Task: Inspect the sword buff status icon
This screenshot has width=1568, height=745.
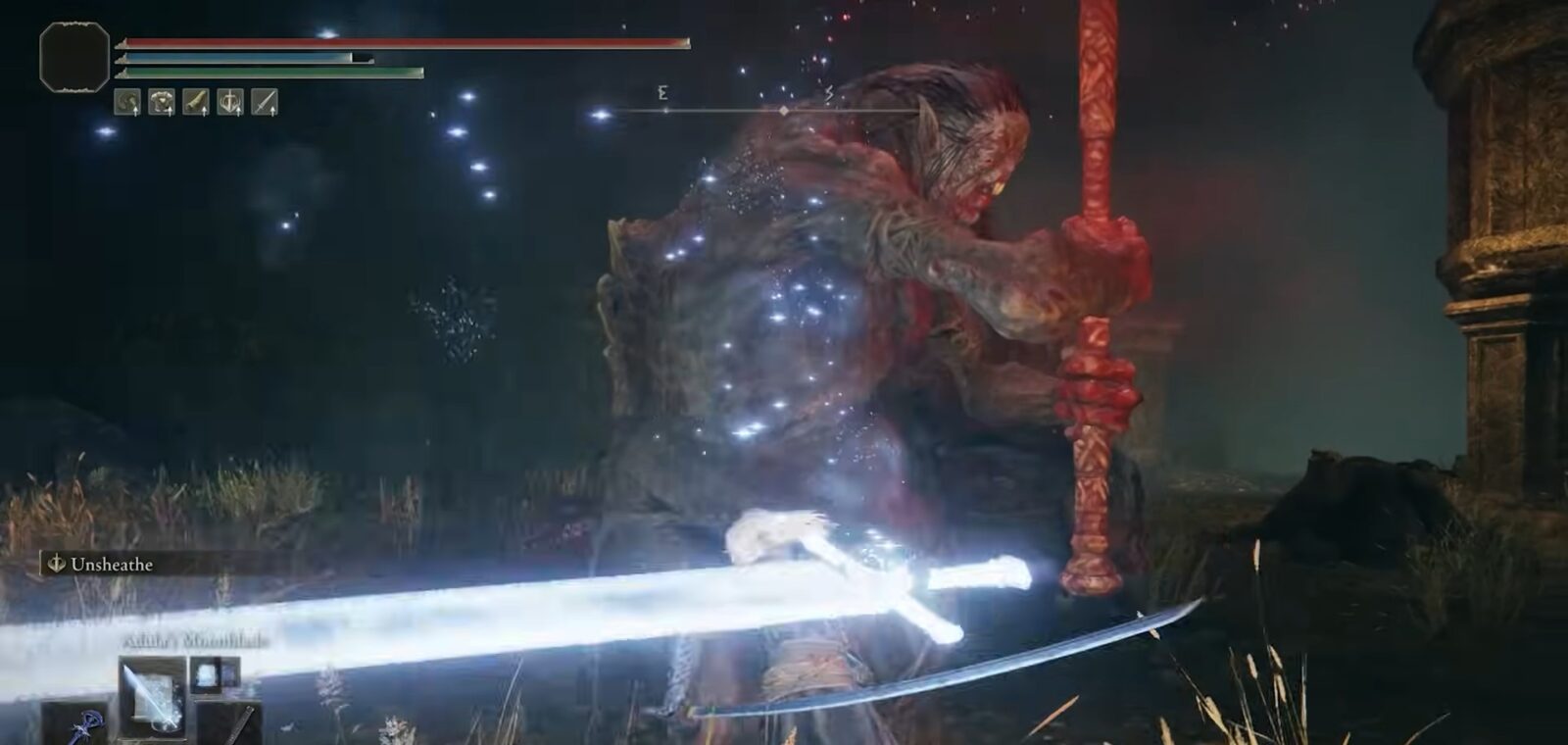Action: pos(265,101)
